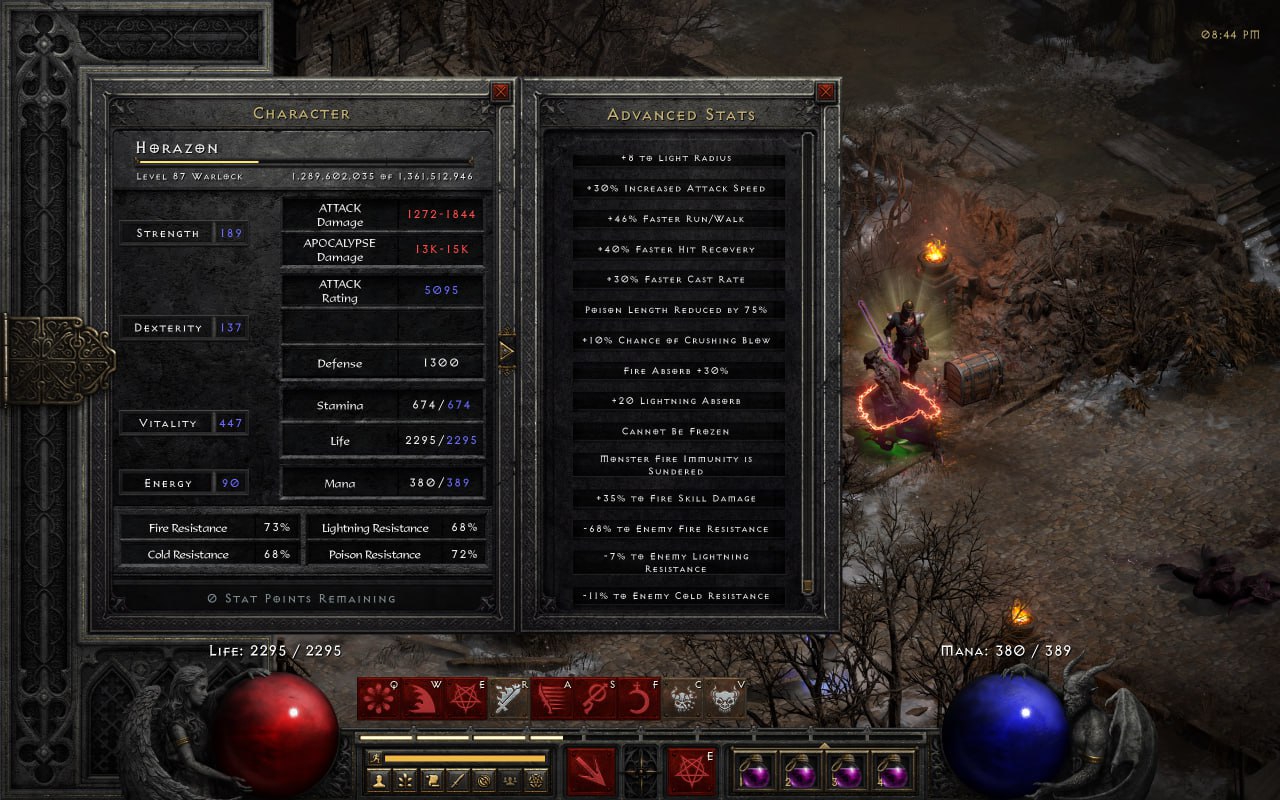Choose the flaming sword skill bound to R
The height and width of the screenshot is (800, 1280).
tap(509, 698)
